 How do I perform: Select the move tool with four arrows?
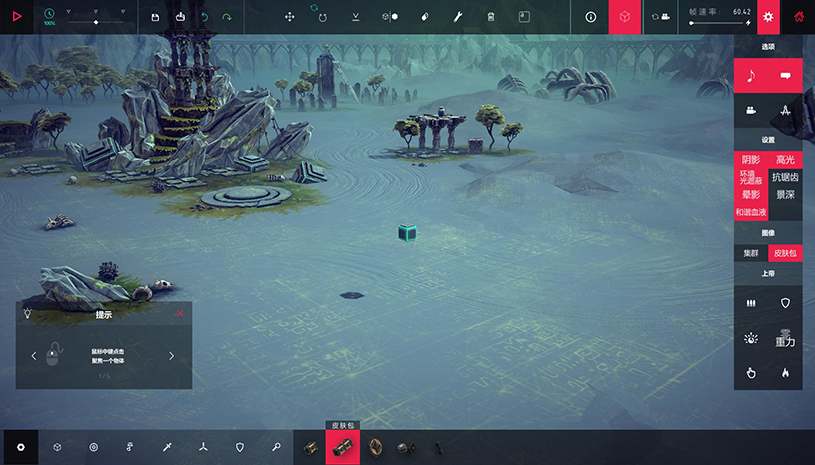[289, 17]
